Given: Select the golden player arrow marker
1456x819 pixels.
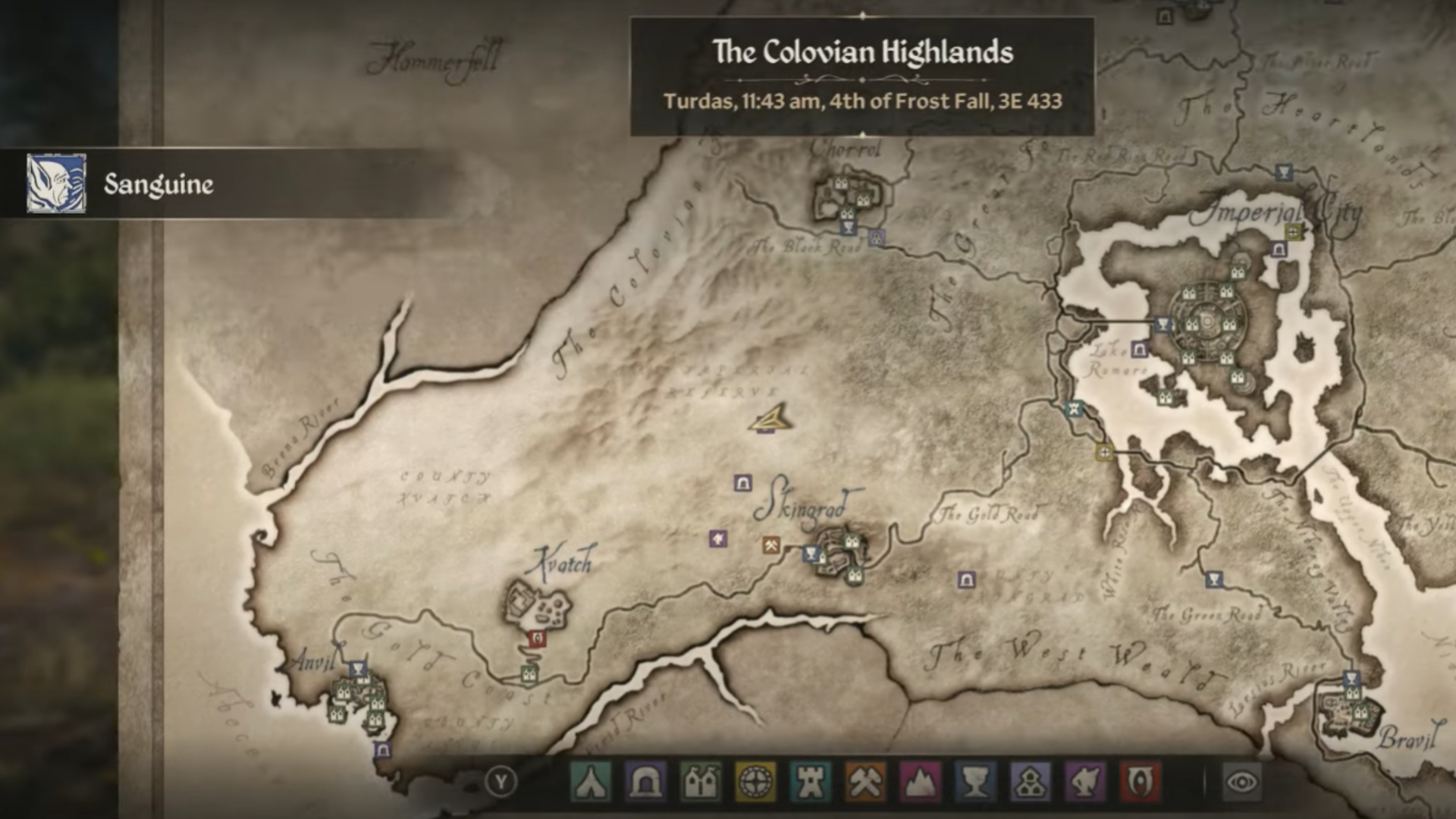Looking at the screenshot, I should (x=771, y=419).
